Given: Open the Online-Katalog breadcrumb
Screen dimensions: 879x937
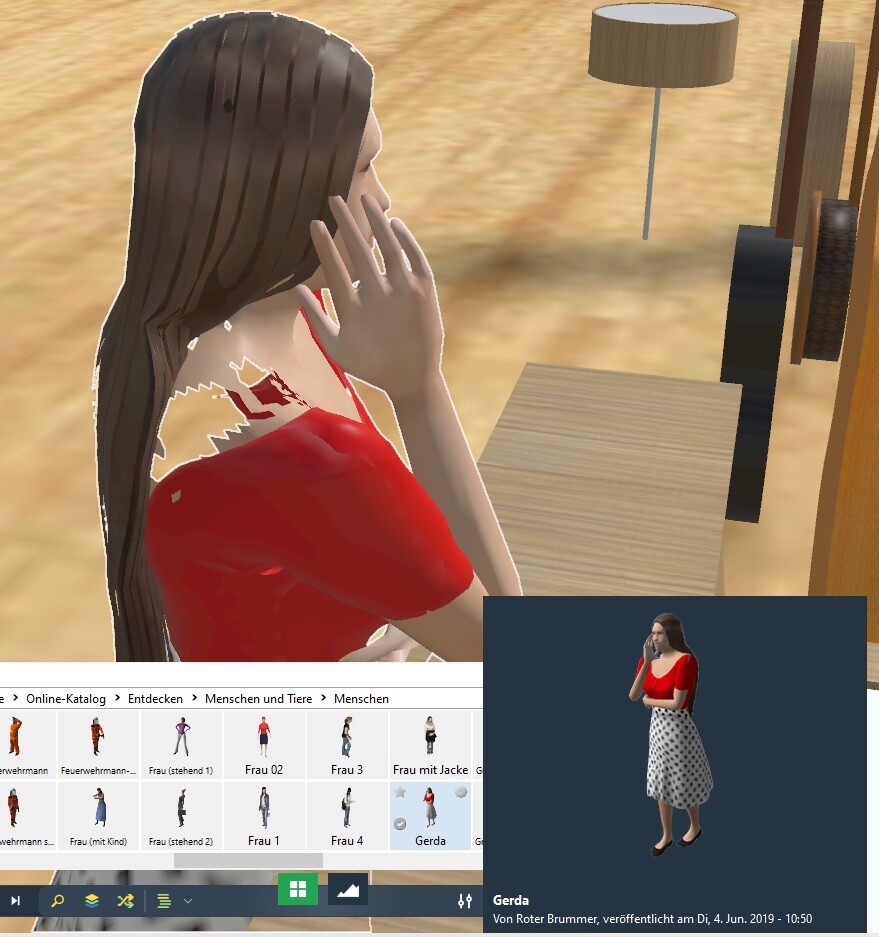Looking at the screenshot, I should [66, 698].
